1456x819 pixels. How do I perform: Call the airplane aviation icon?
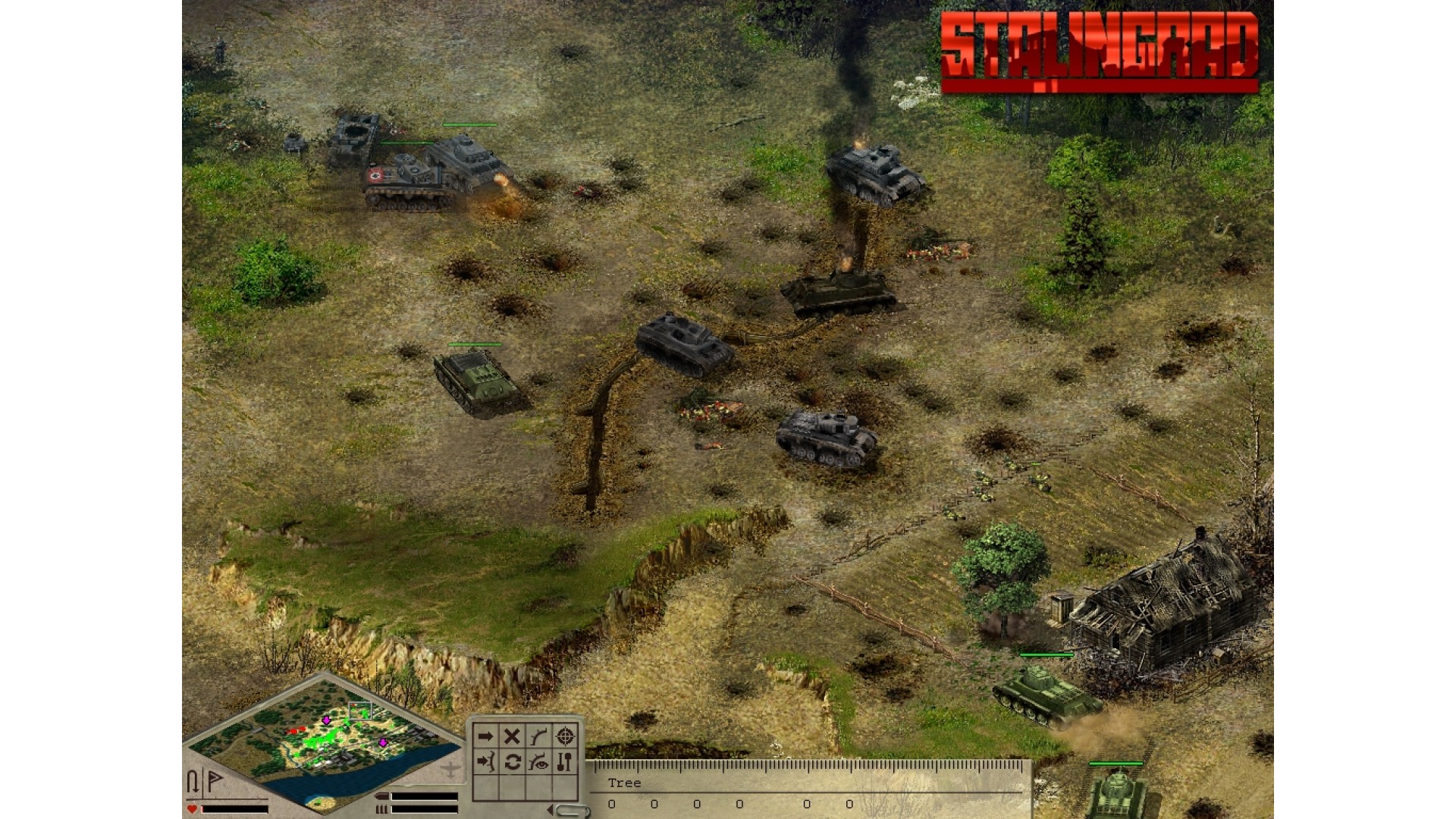coord(450,770)
